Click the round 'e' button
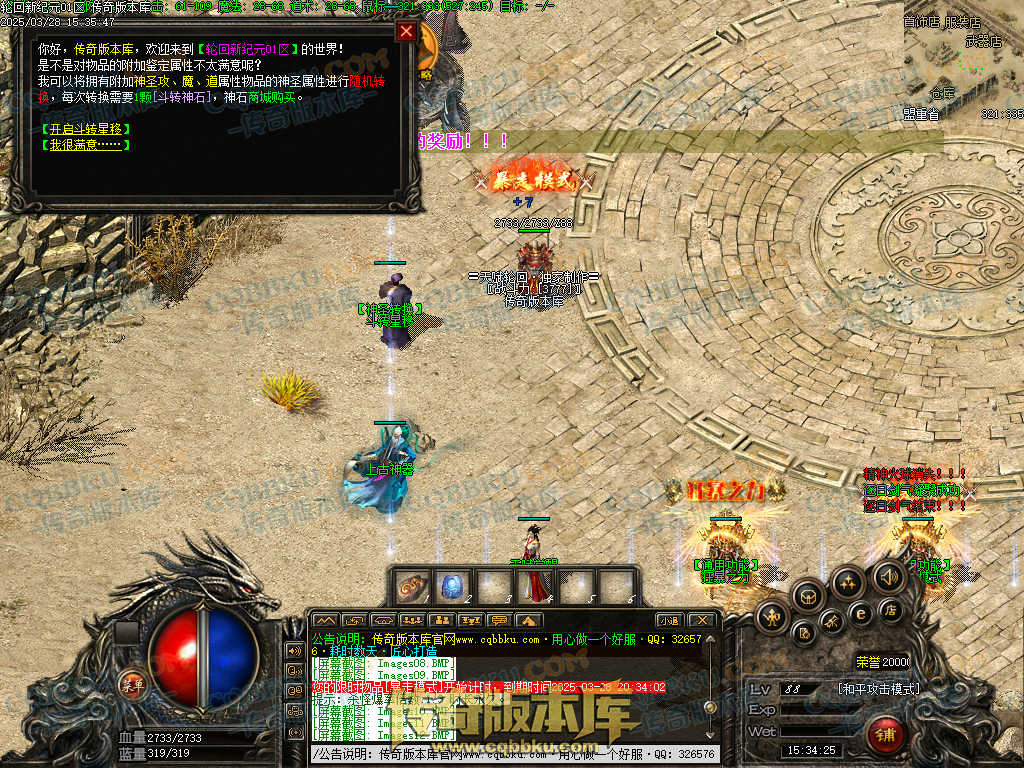1024x768 pixels. pyautogui.click(x=859, y=612)
